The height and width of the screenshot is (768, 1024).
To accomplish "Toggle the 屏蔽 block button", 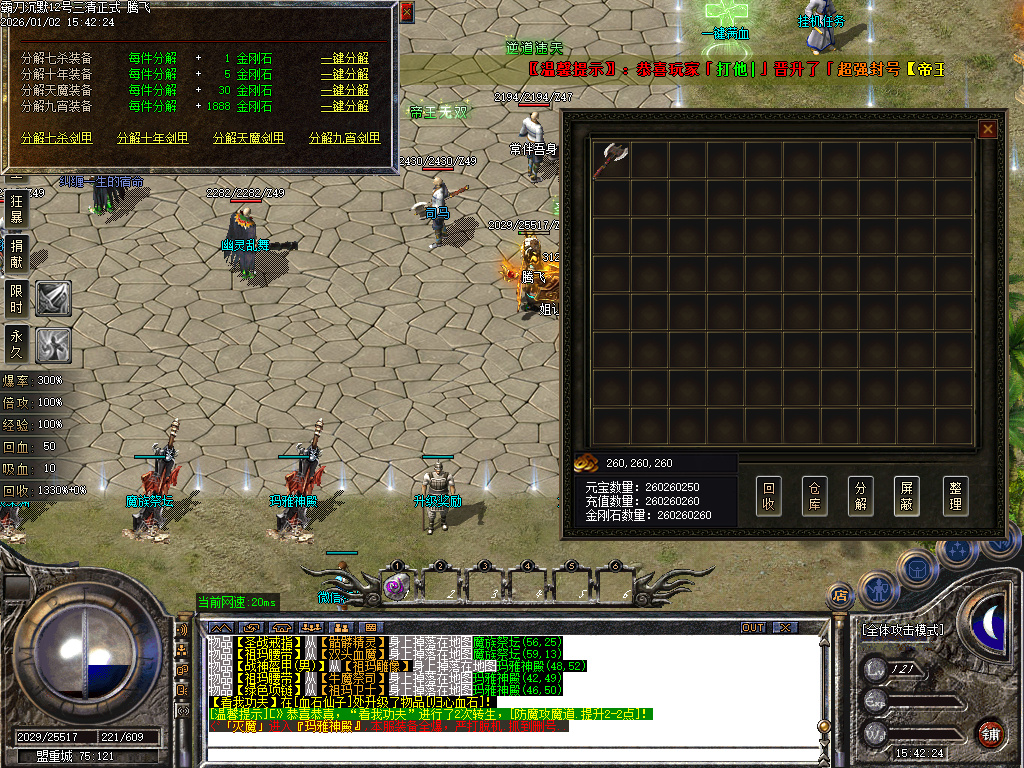I will coord(908,496).
